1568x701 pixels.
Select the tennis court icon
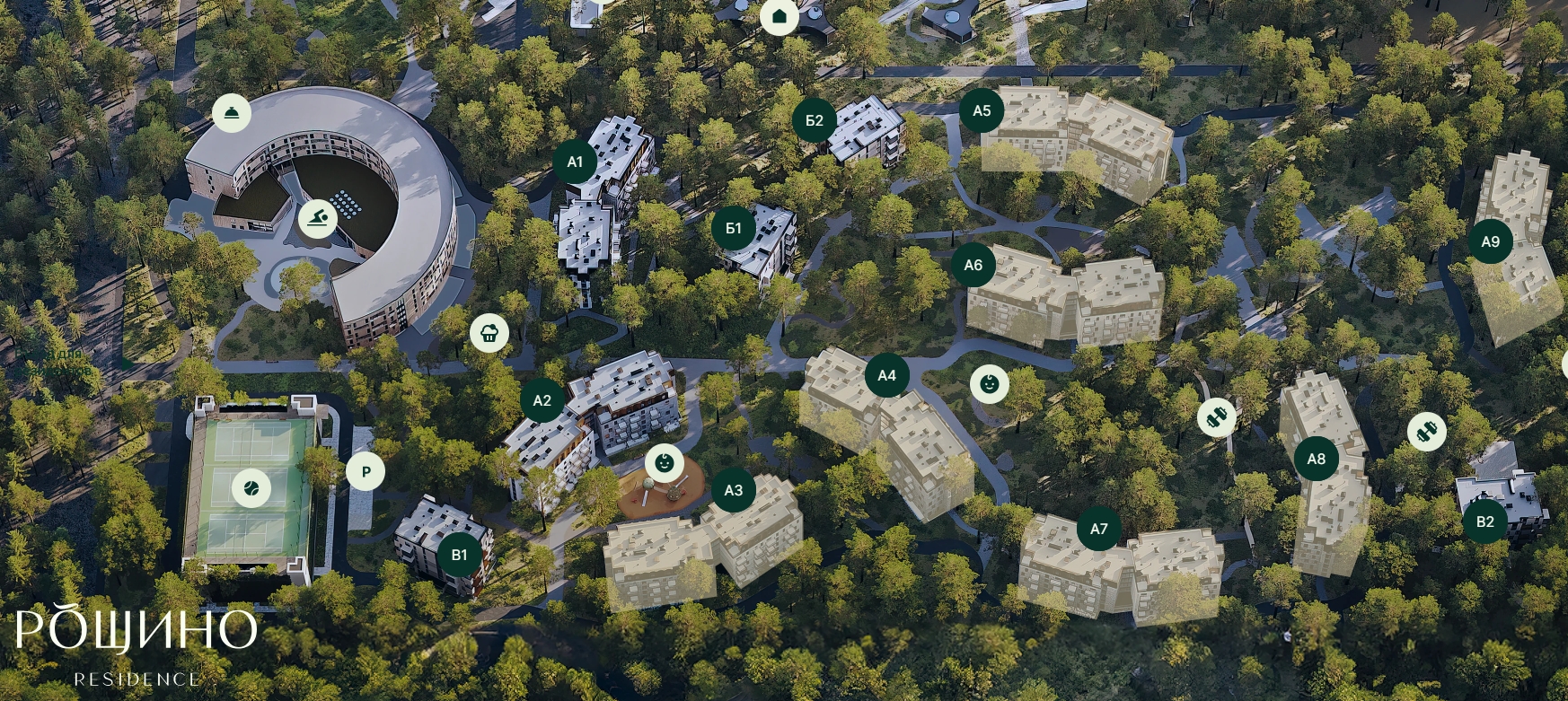[x=251, y=488]
